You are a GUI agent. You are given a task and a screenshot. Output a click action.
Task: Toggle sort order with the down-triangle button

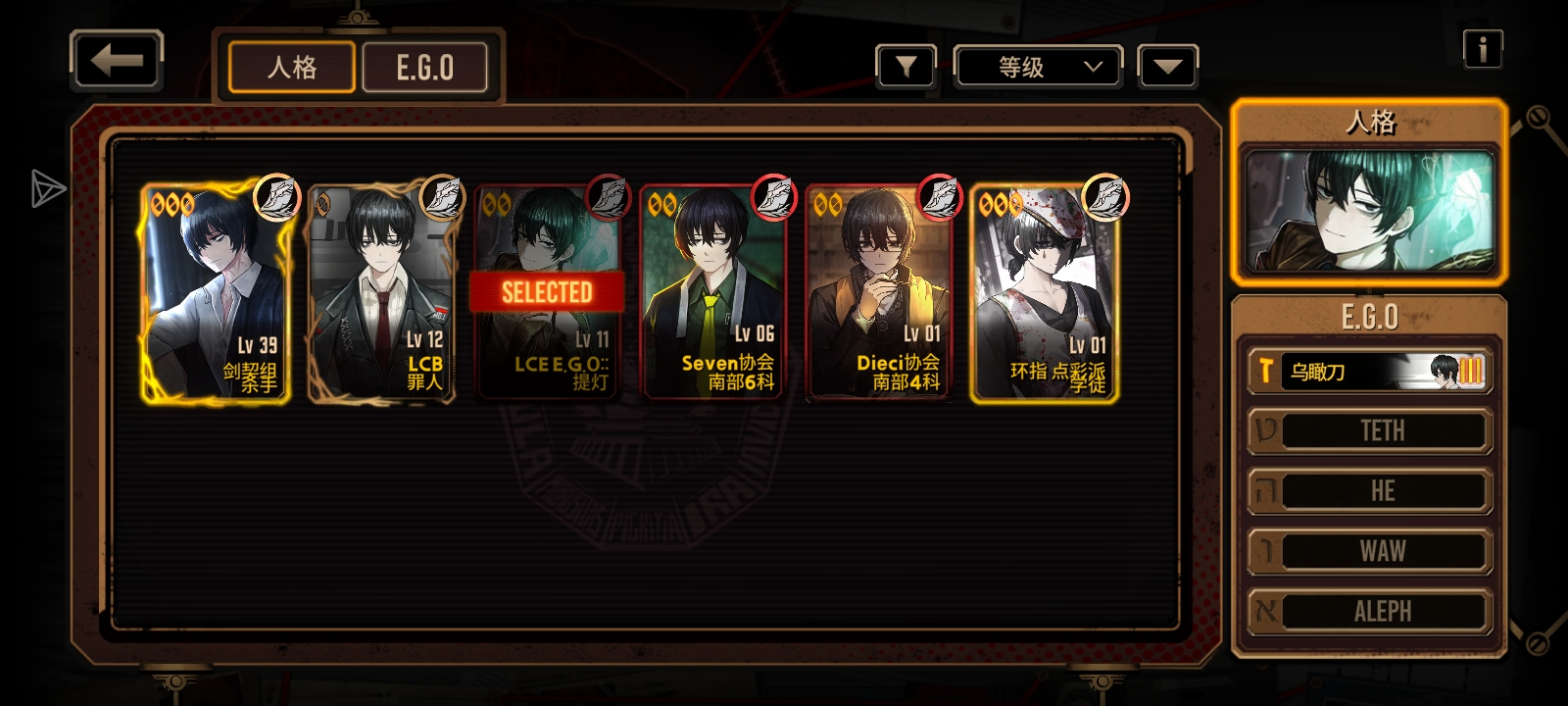(x=1167, y=67)
